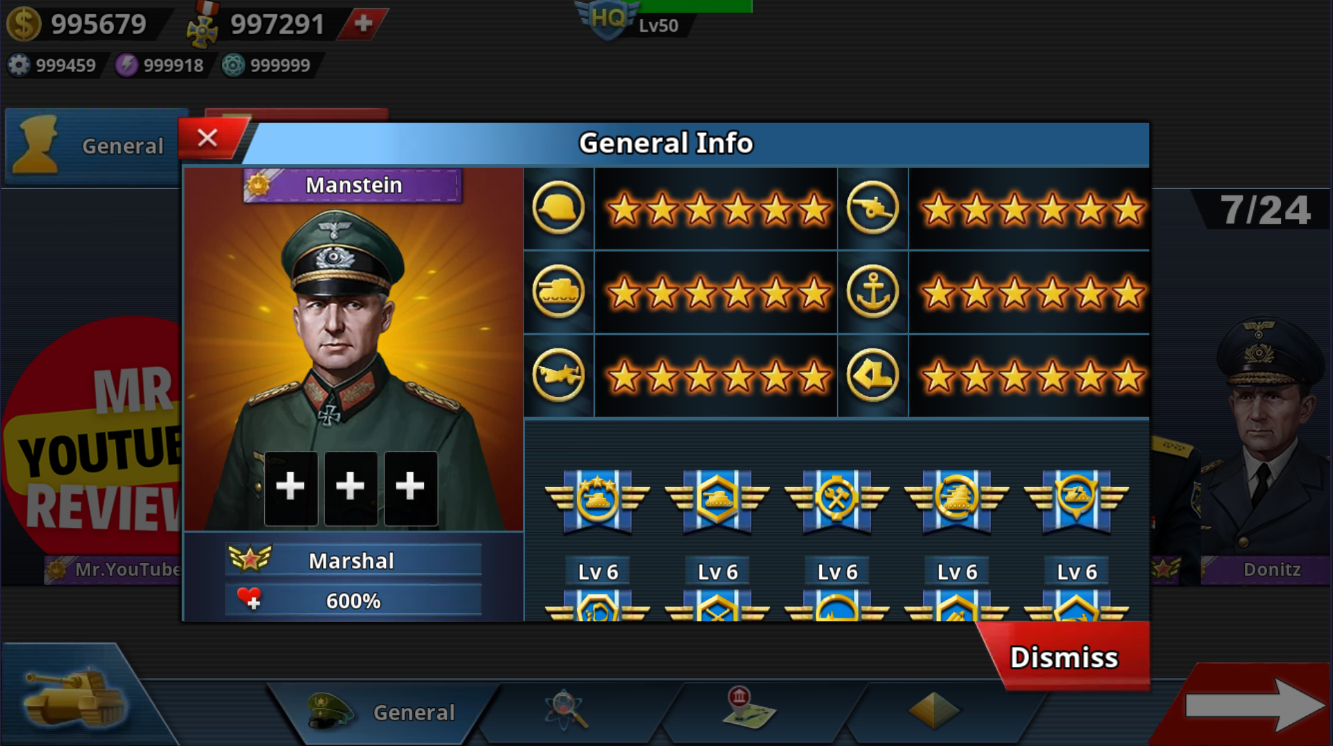Tap the navy anchor ability icon
The height and width of the screenshot is (746, 1333).
click(x=872, y=293)
